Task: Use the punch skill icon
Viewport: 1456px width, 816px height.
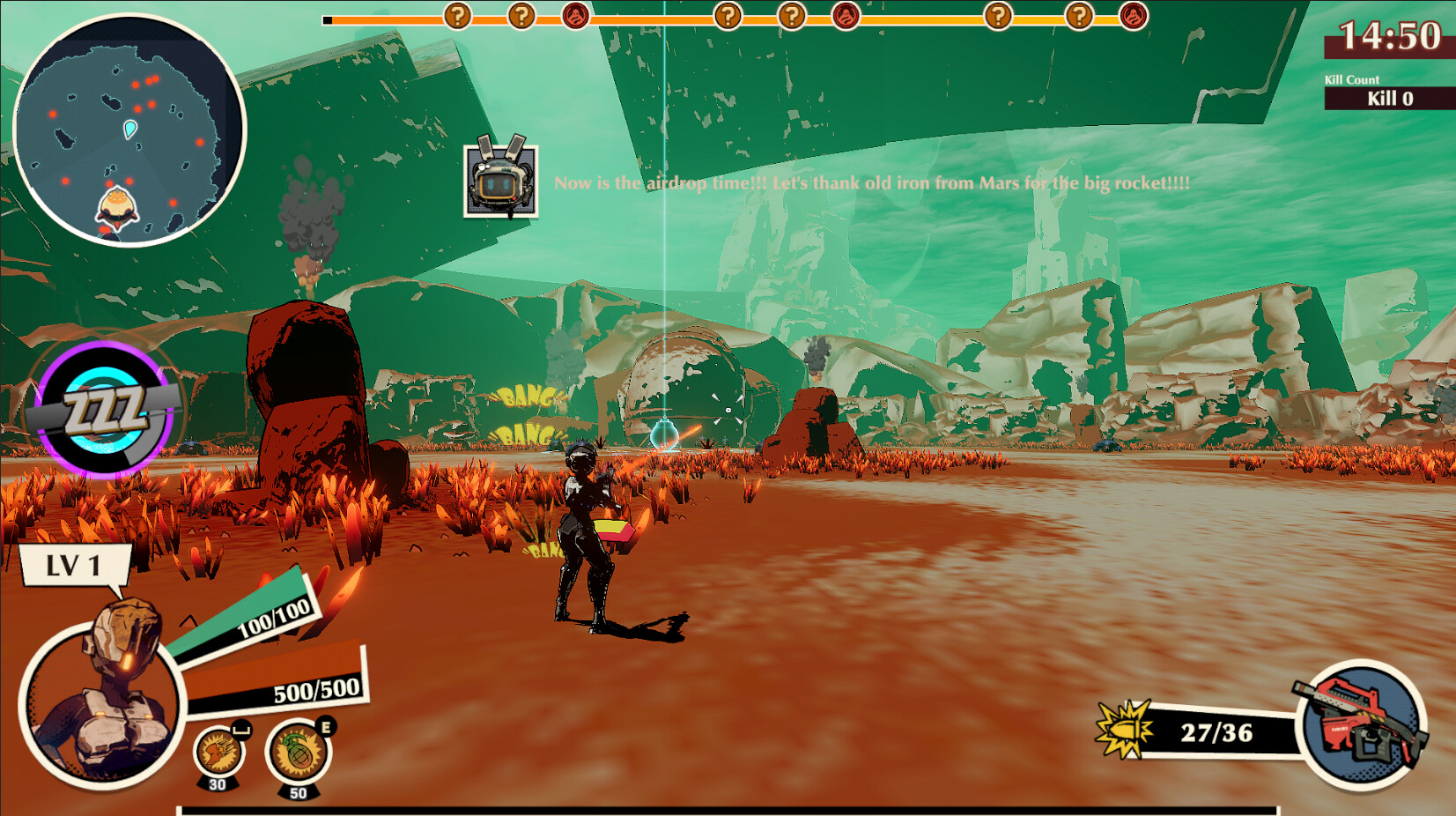Action: [218, 753]
